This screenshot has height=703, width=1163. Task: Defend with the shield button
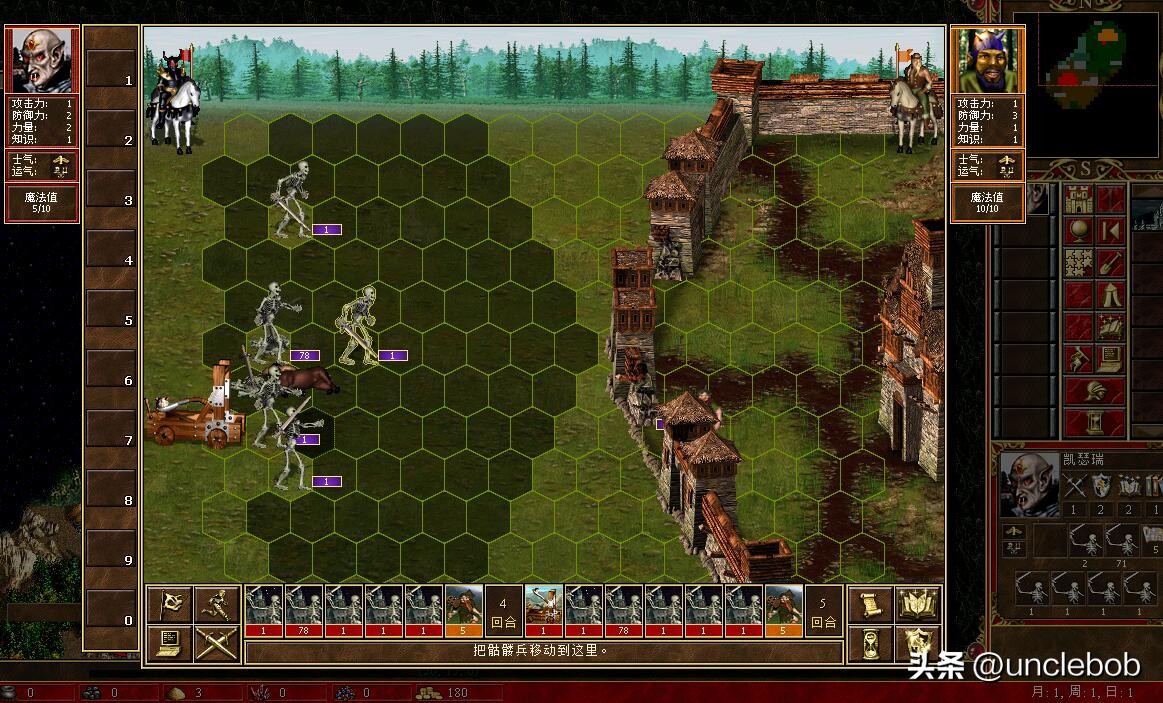[x=918, y=642]
